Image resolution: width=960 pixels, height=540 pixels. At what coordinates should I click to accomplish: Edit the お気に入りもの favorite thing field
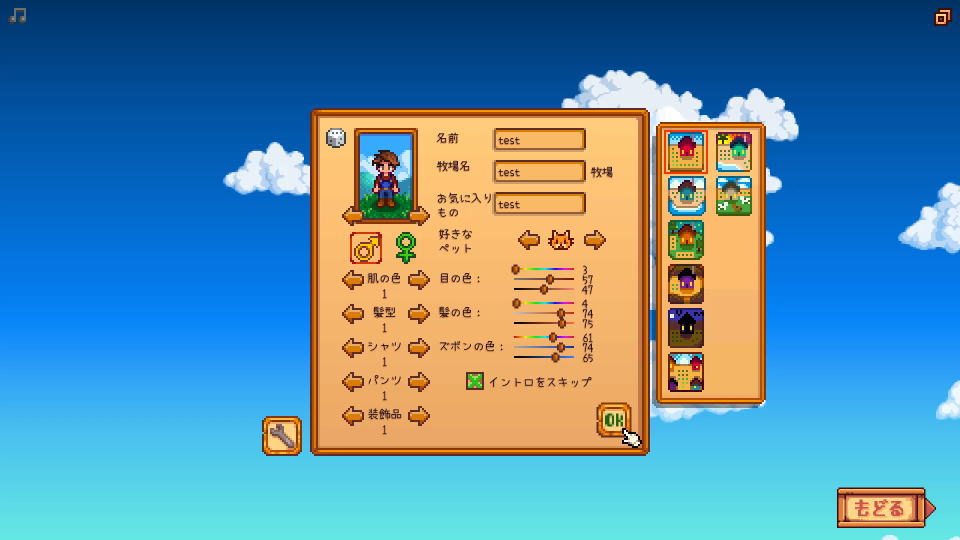539,204
